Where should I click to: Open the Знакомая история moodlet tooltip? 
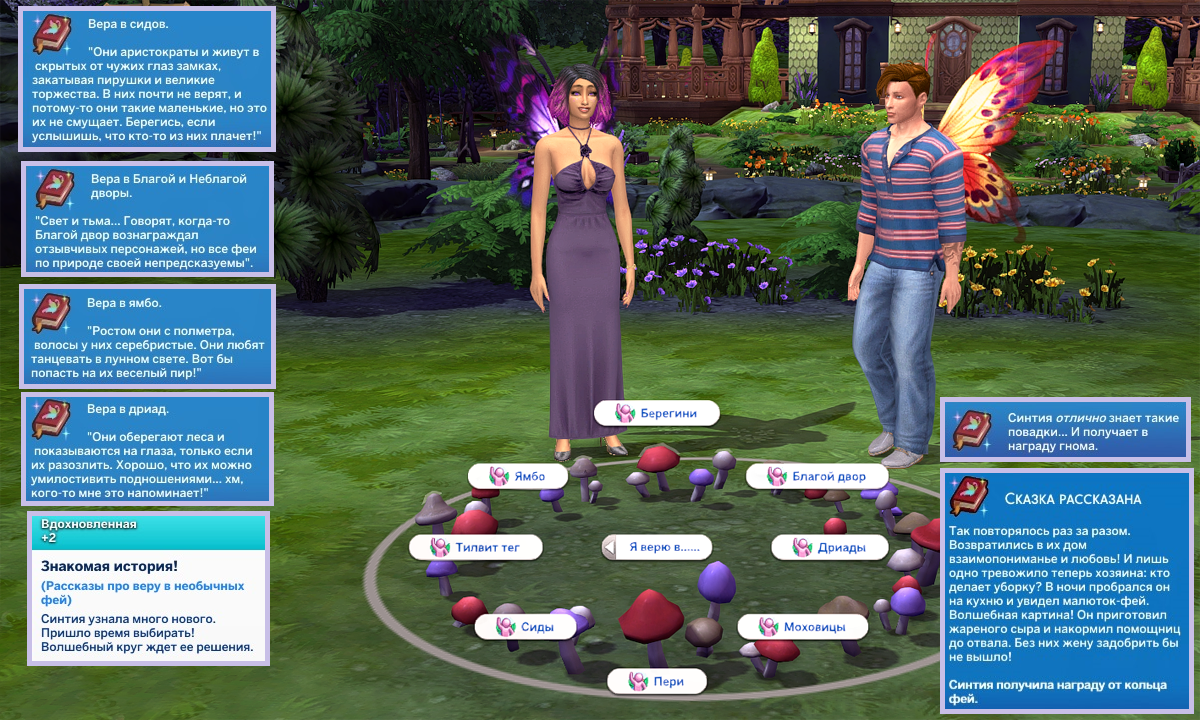pos(147,588)
